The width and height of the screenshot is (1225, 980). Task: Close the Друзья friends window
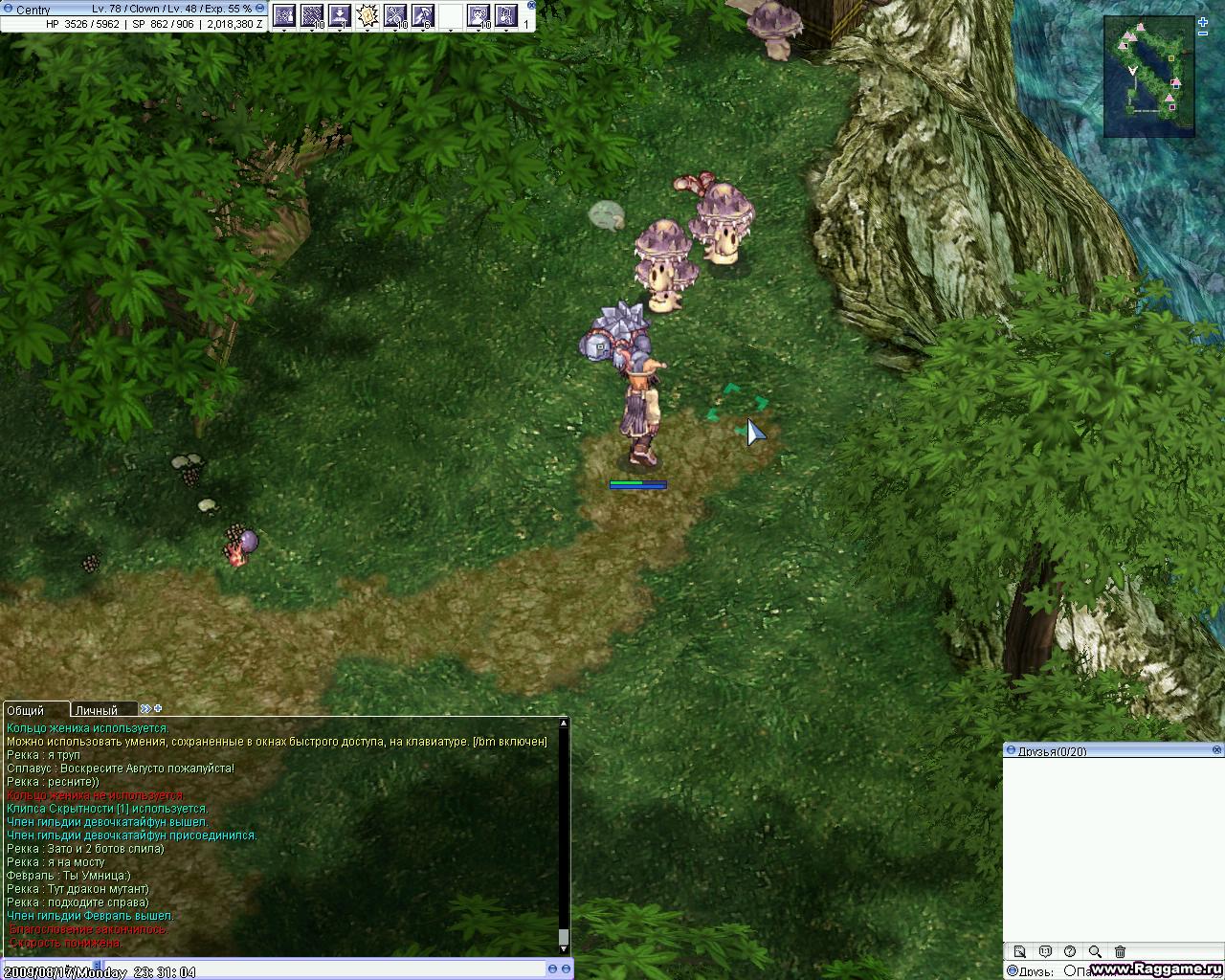tap(1217, 750)
